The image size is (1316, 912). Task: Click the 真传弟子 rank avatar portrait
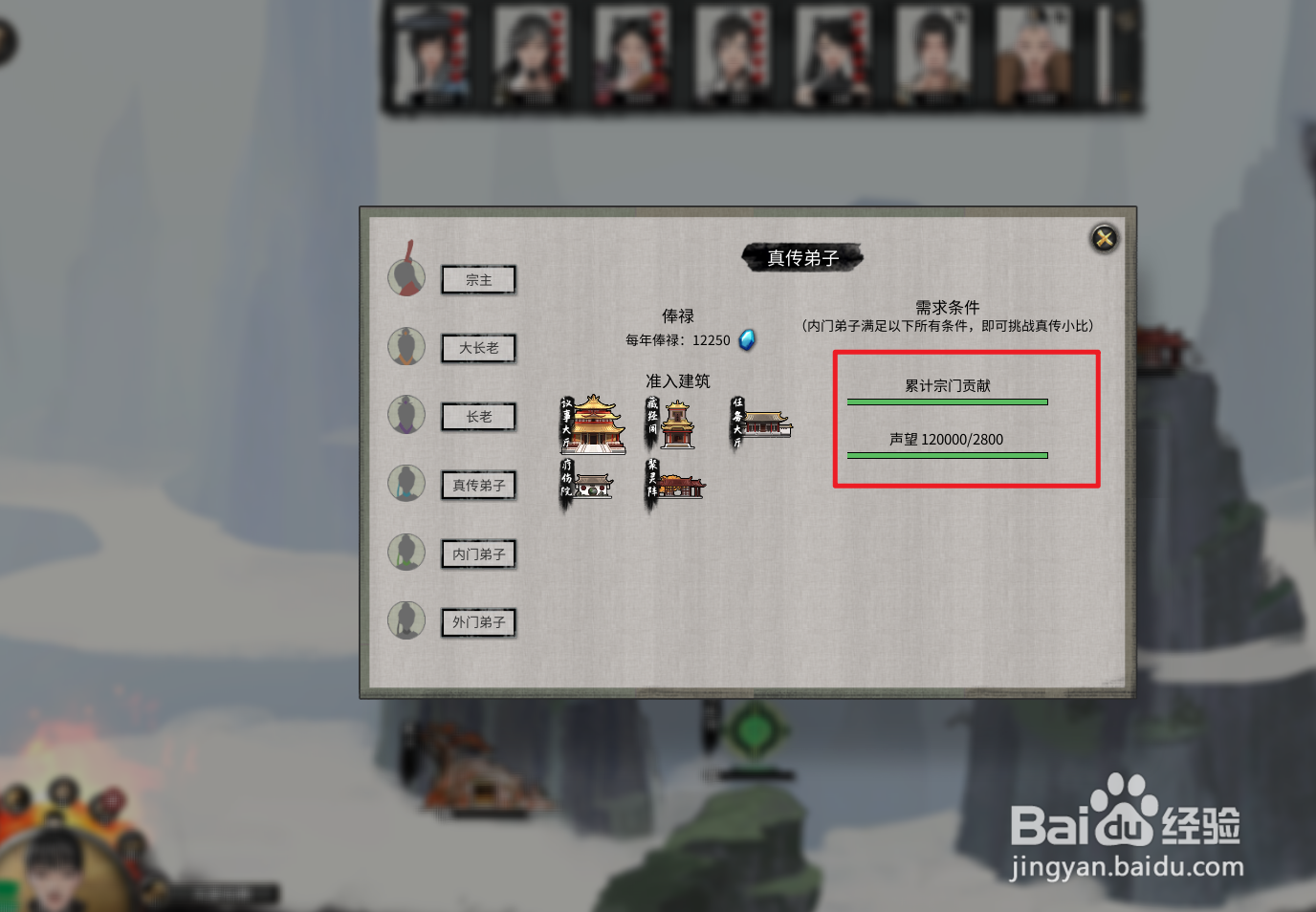pyautogui.click(x=406, y=485)
